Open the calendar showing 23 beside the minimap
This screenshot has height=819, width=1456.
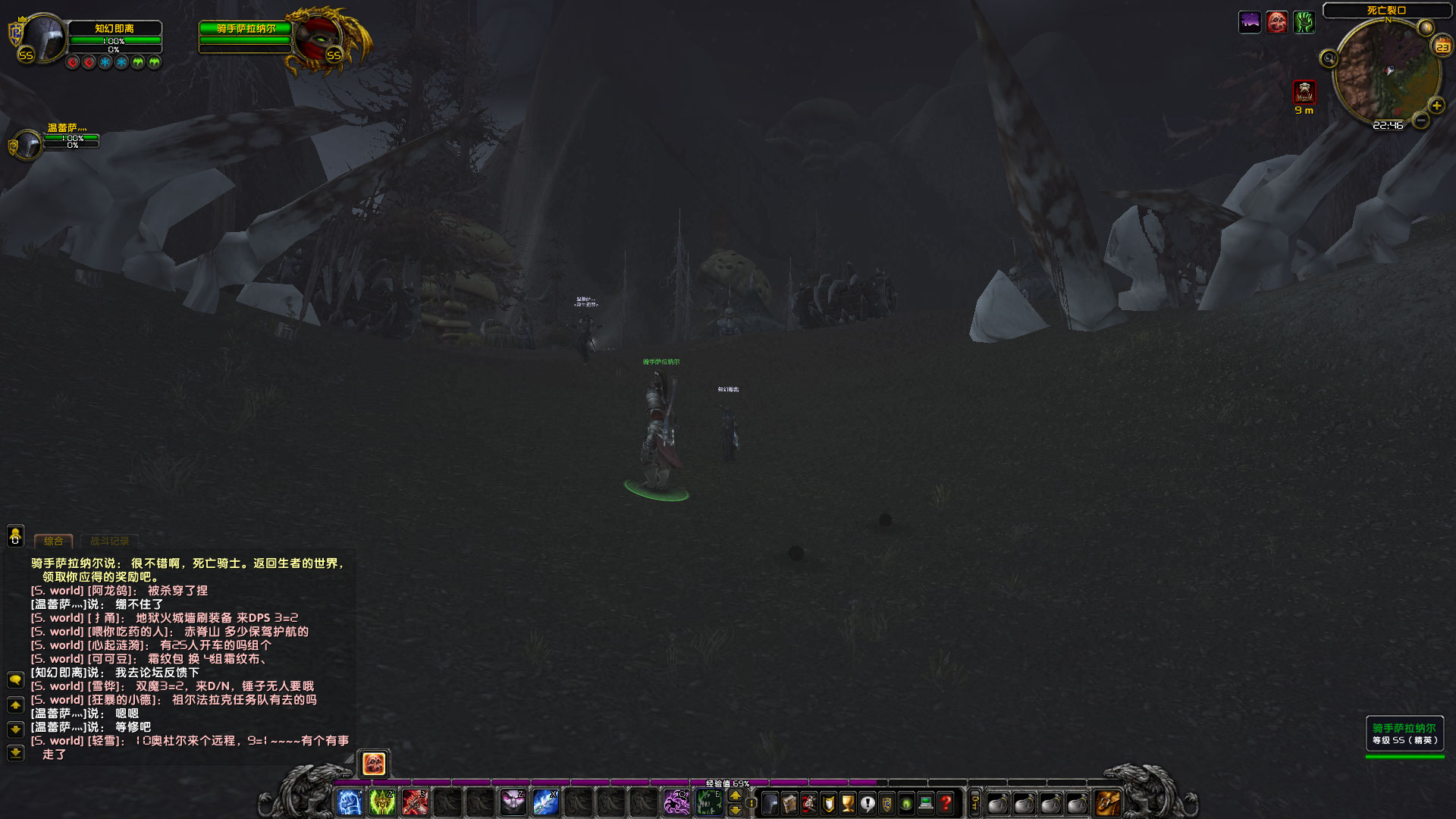1442,46
